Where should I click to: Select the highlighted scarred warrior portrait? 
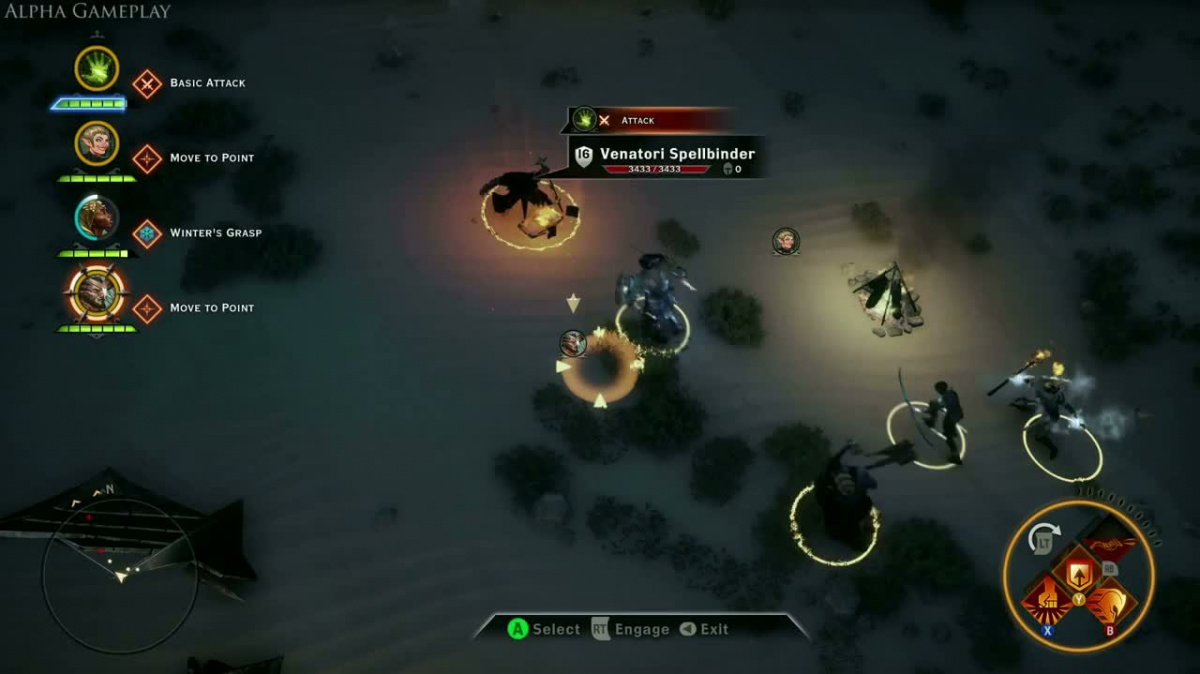click(97, 293)
